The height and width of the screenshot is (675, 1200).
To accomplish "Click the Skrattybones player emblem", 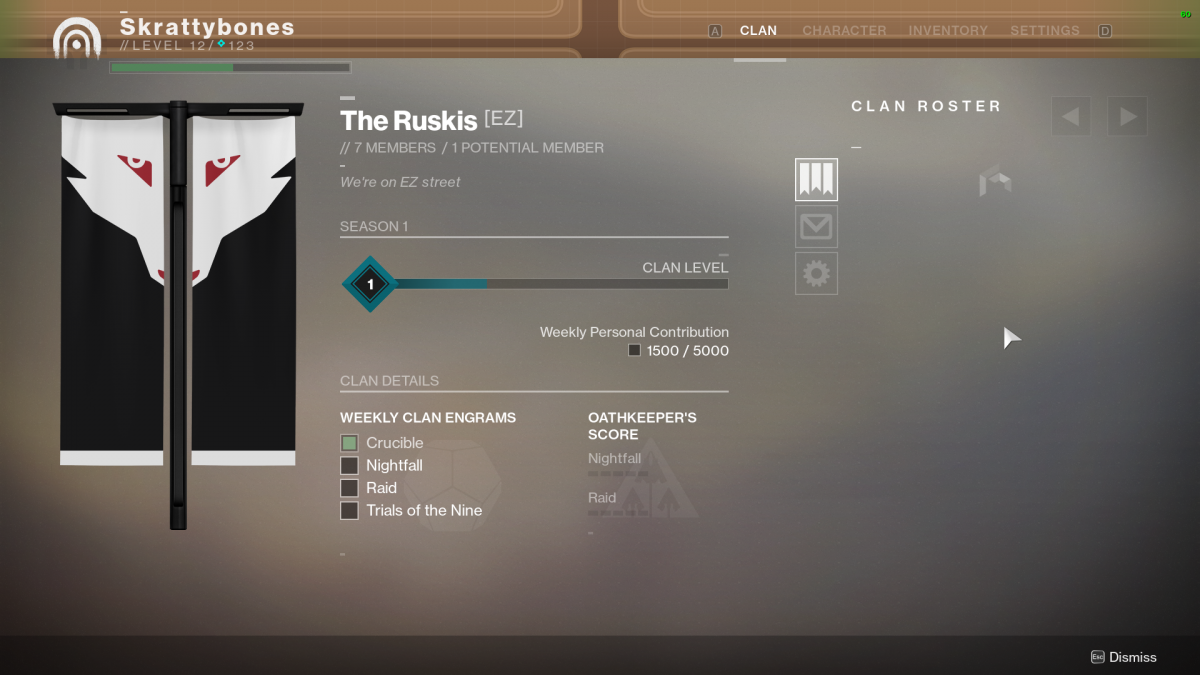I will (x=77, y=39).
